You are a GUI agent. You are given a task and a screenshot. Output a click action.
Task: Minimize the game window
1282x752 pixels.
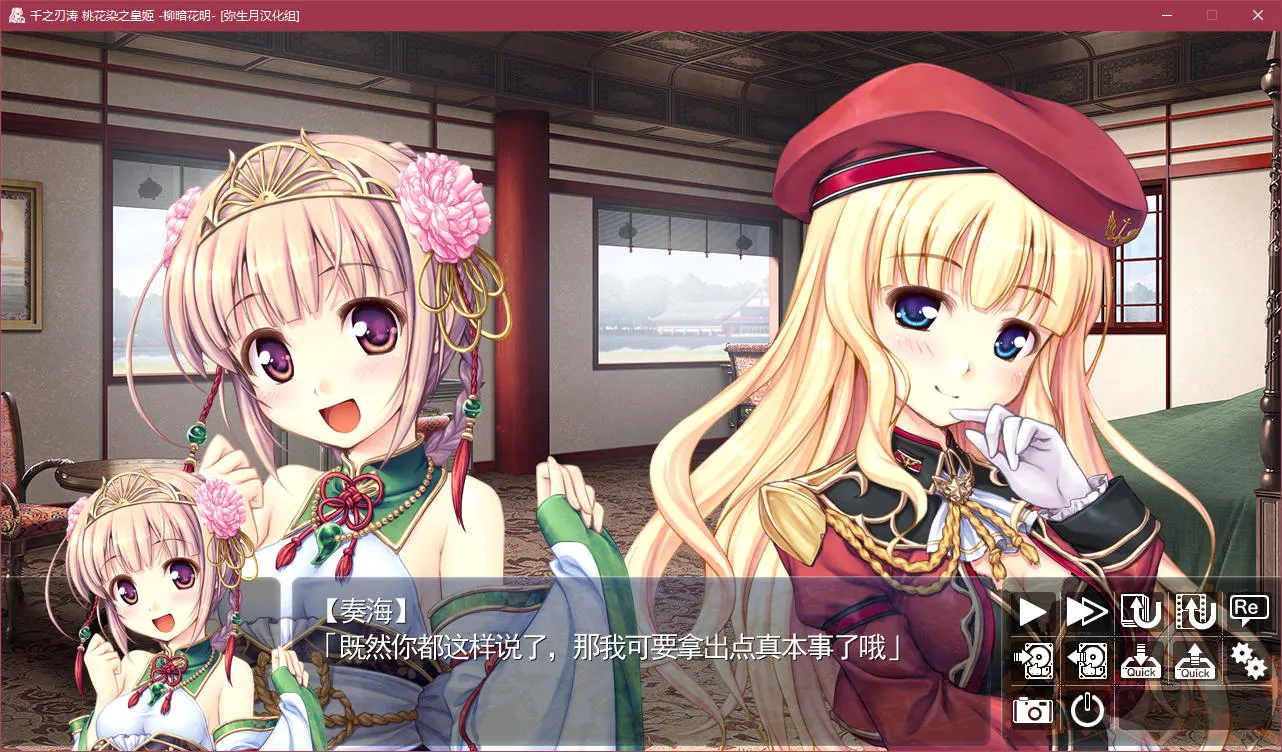tap(1166, 15)
